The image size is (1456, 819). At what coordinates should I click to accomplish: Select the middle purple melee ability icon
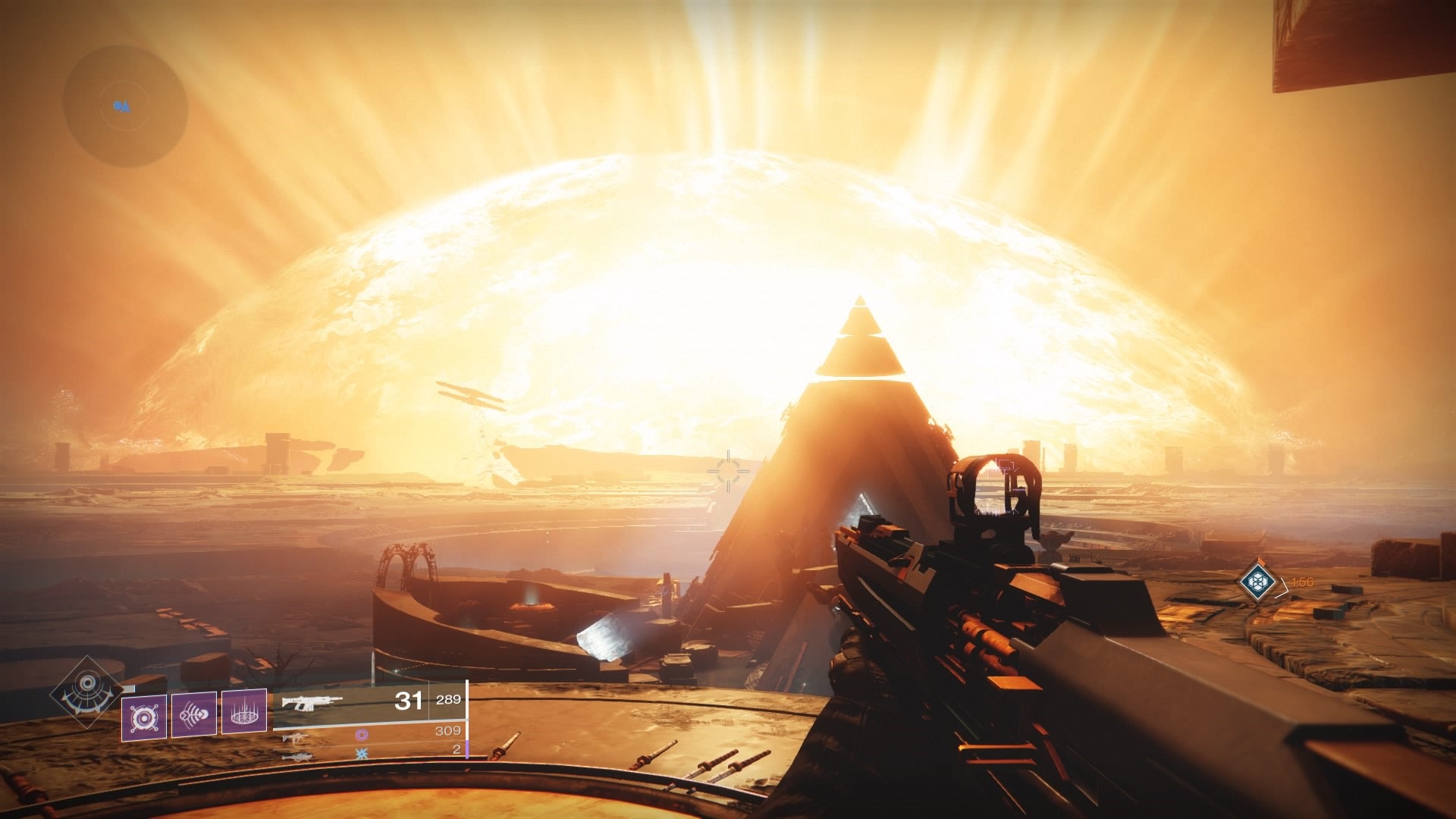(195, 714)
